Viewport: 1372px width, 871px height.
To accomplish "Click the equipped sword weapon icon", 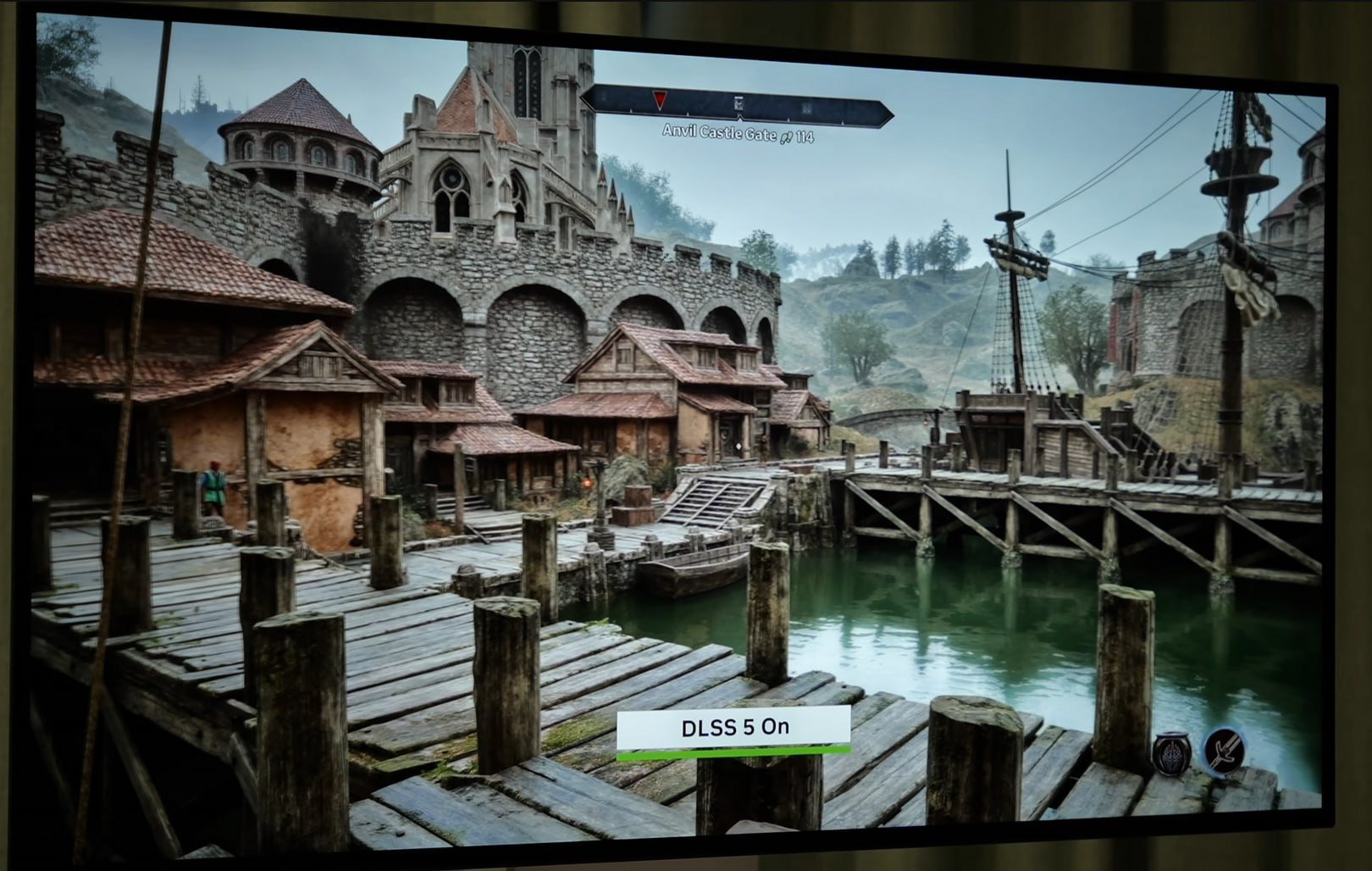I will click(x=1225, y=750).
